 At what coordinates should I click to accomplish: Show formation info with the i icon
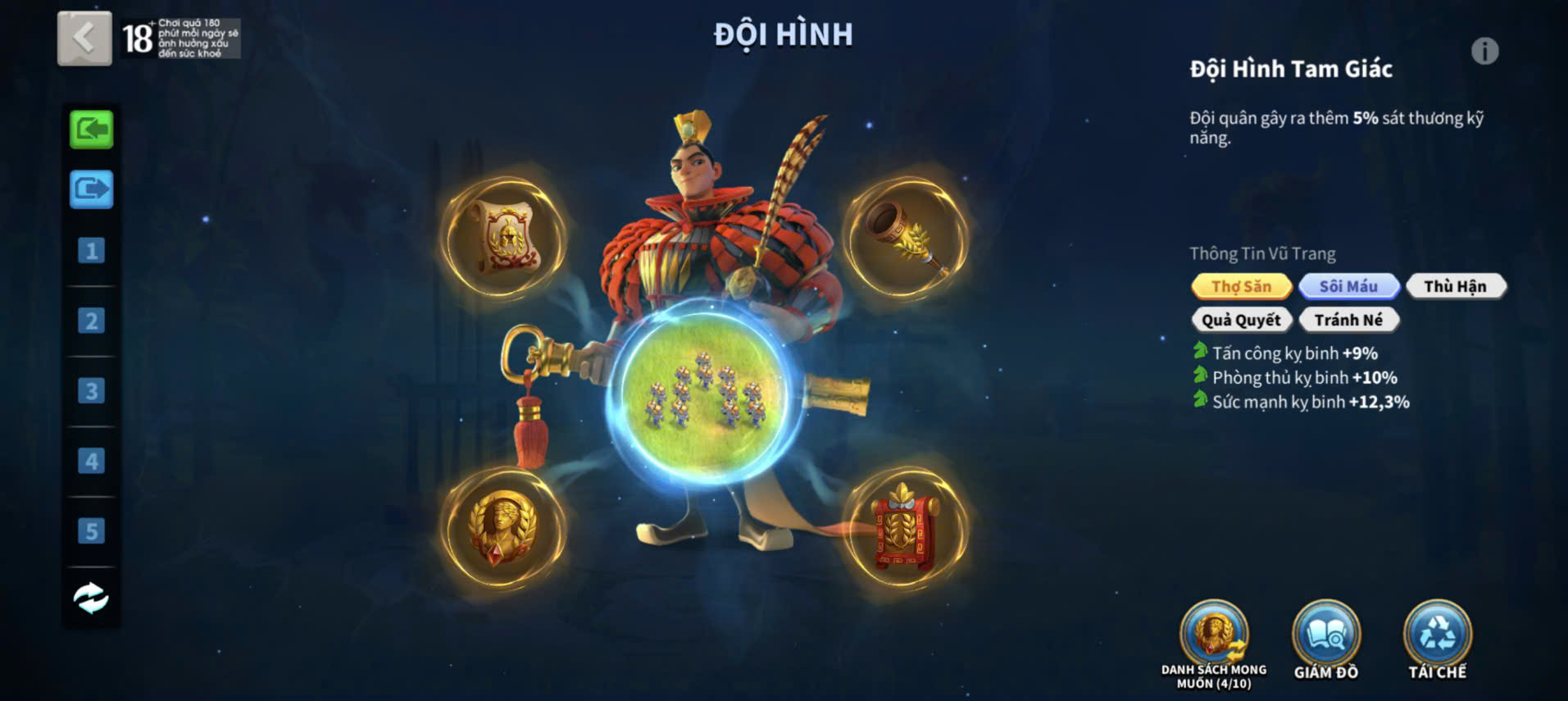1484,52
